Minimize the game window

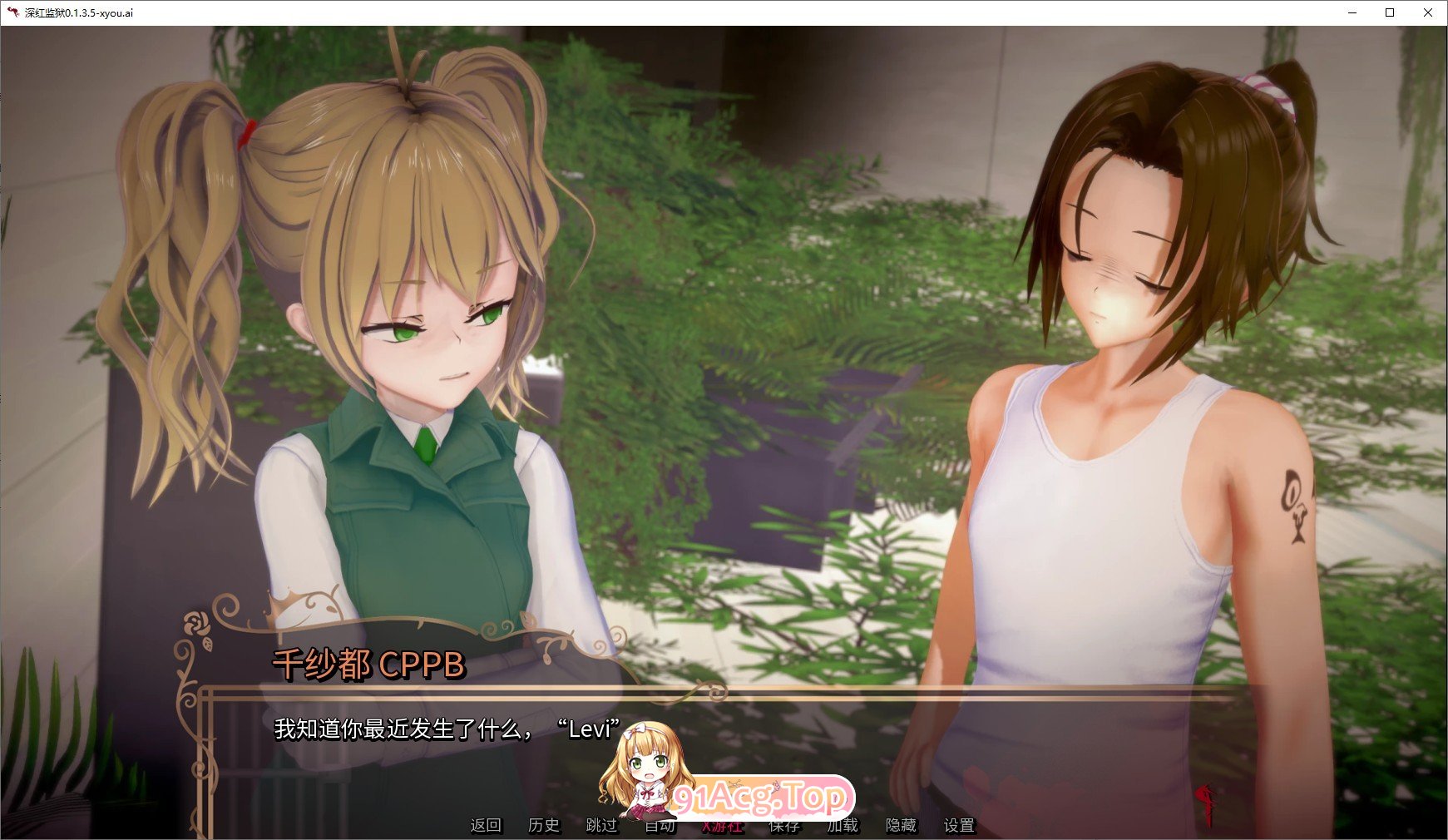click(x=1352, y=12)
